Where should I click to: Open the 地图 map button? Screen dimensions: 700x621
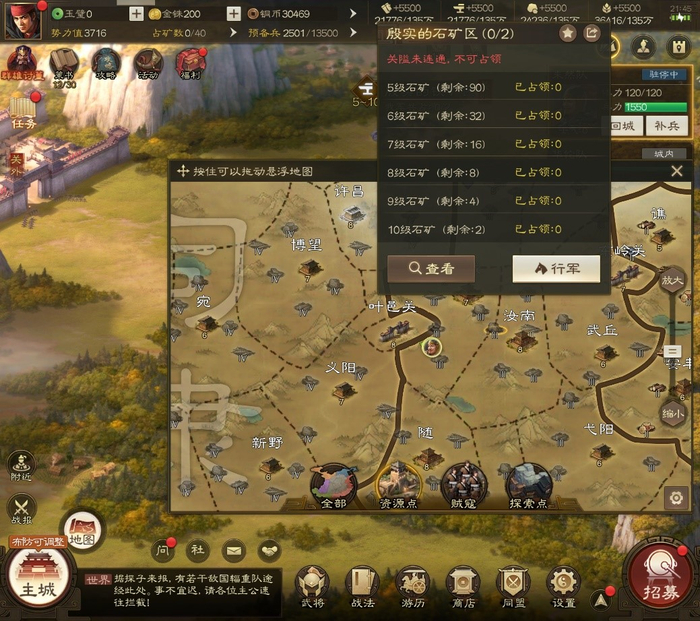coord(83,528)
